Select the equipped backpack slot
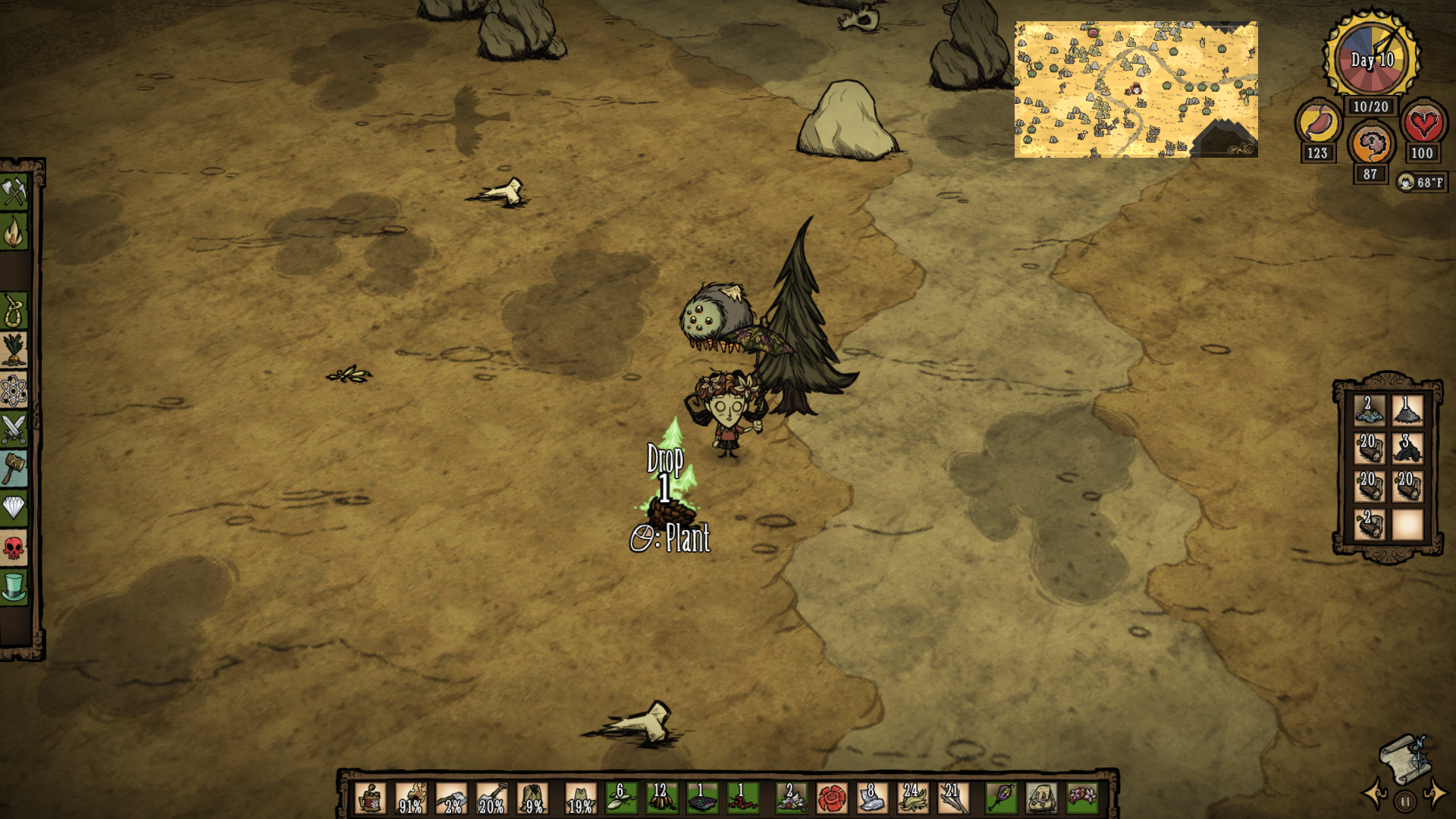 tap(1041, 799)
